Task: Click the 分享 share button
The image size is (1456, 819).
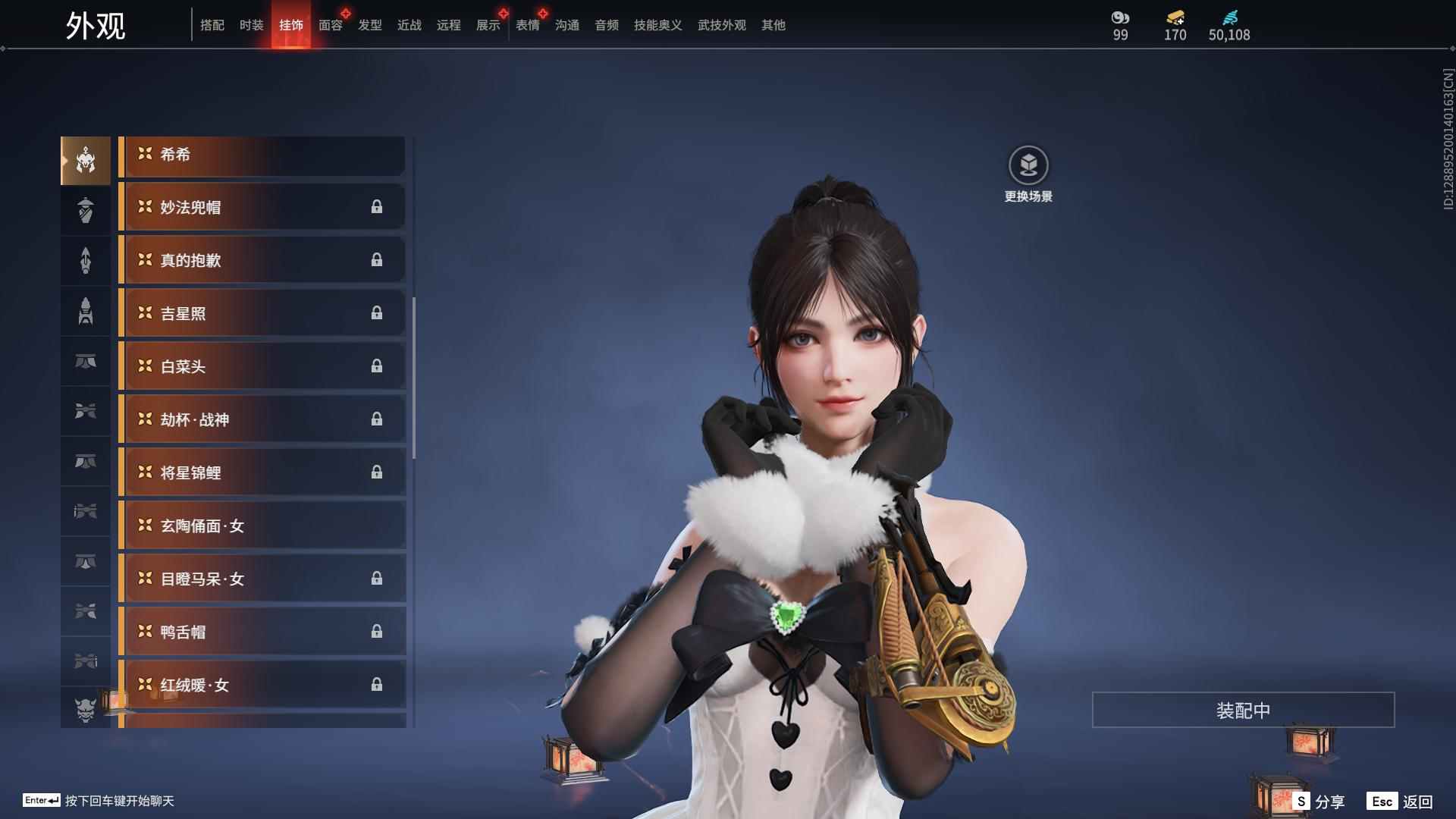Action: pyautogui.click(x=1319, y=802)
